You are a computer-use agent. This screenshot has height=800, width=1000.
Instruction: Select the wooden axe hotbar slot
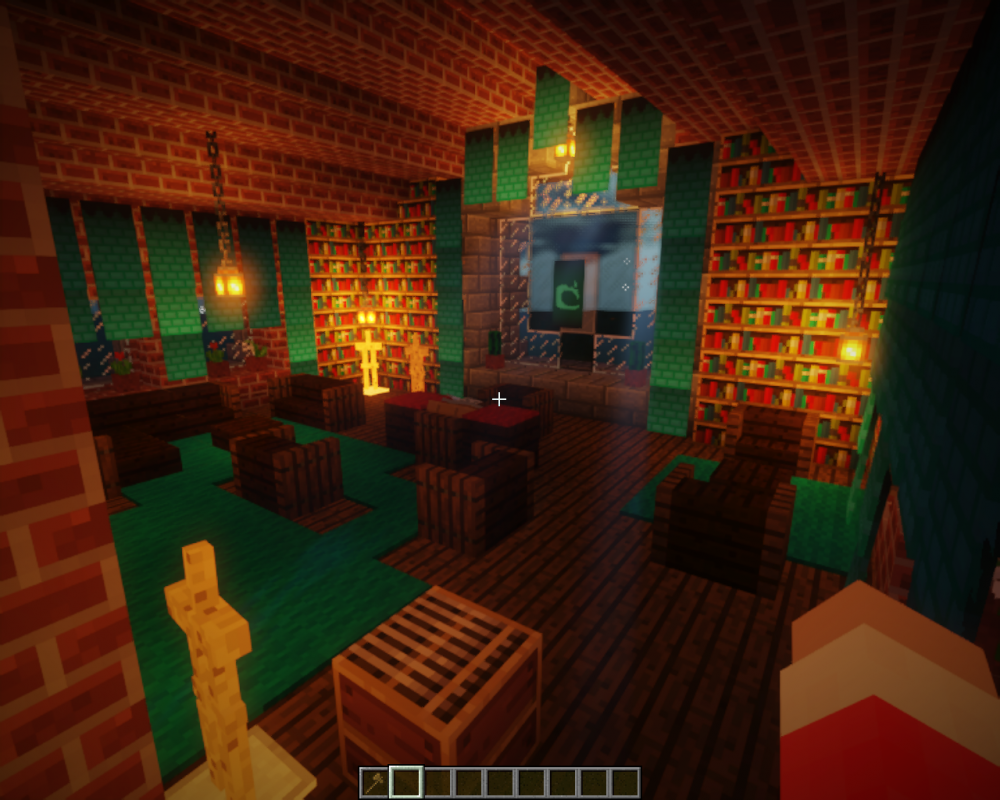pyautogui.click(x=375, y=781)
